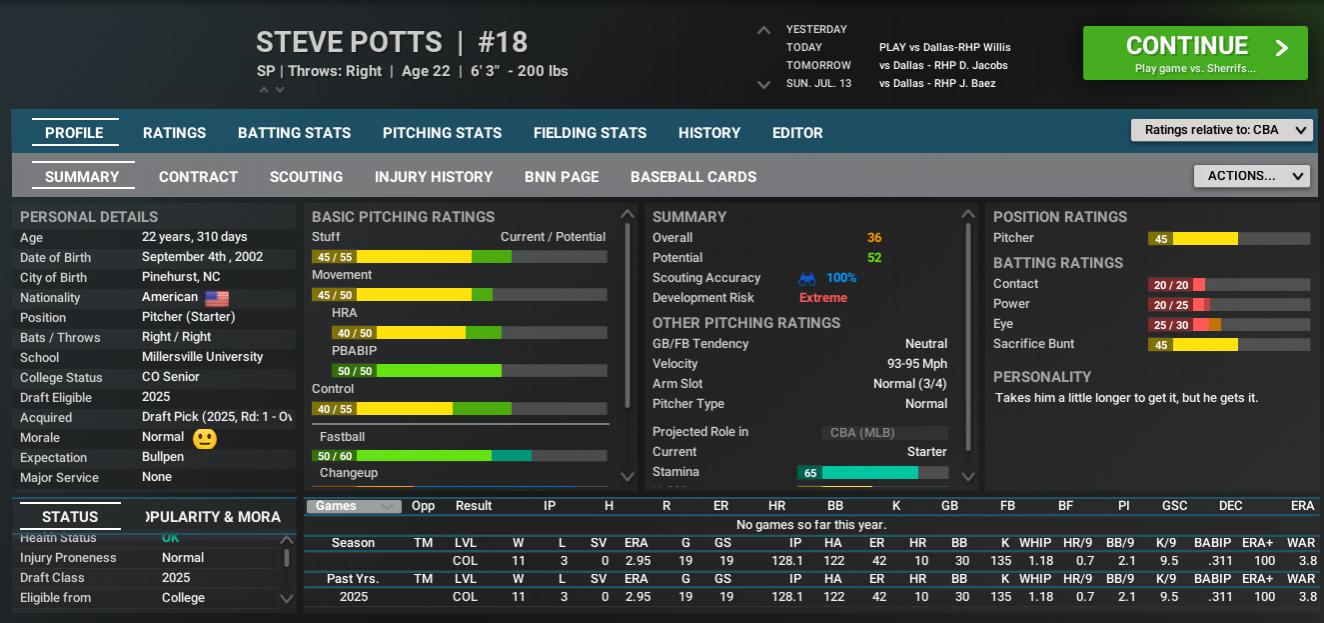Open the Ratings tab
This screenshot has width=1324, height=623.
pos(174,133)
